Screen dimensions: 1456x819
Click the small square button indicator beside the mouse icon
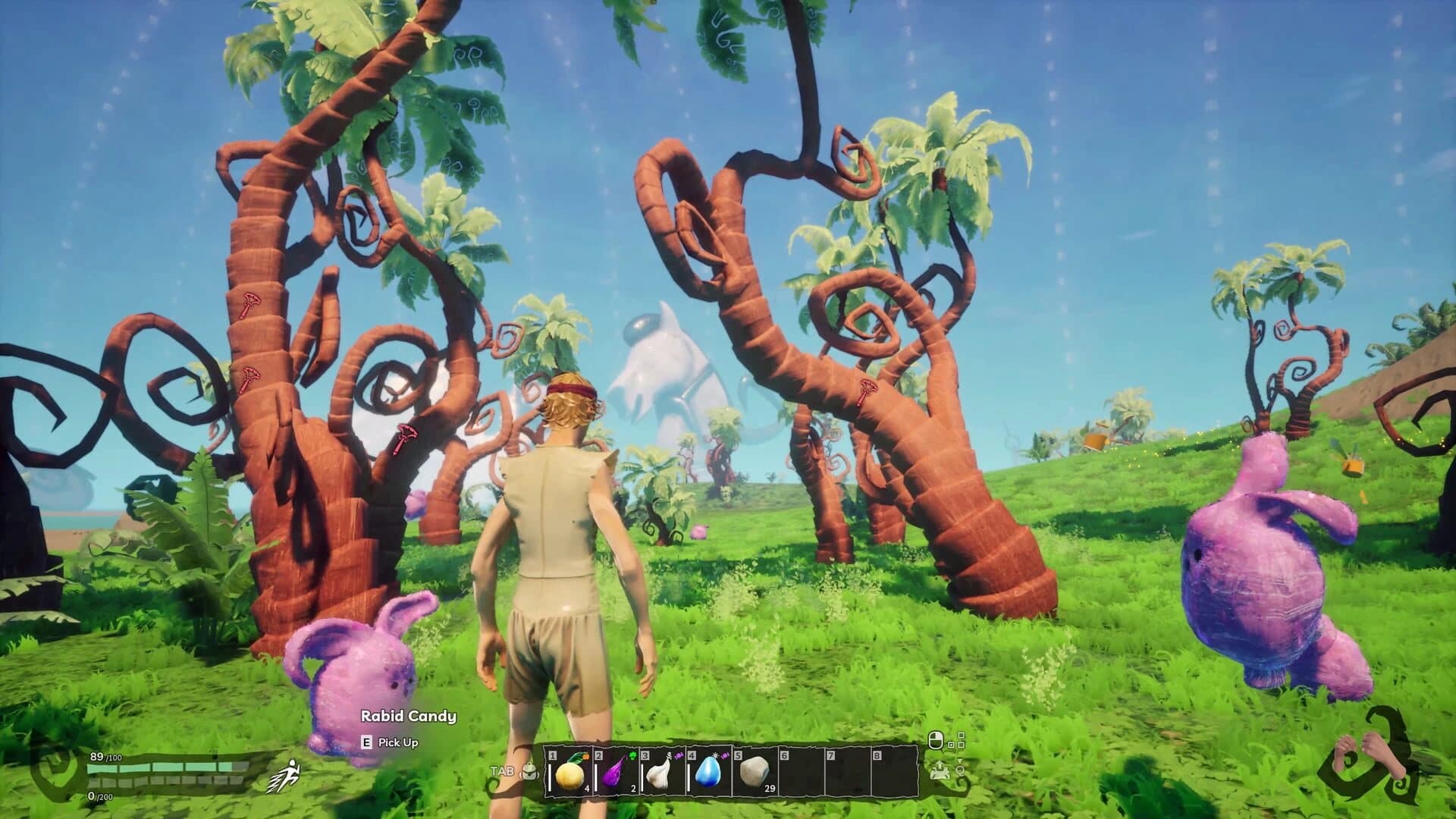pos(951,745)
